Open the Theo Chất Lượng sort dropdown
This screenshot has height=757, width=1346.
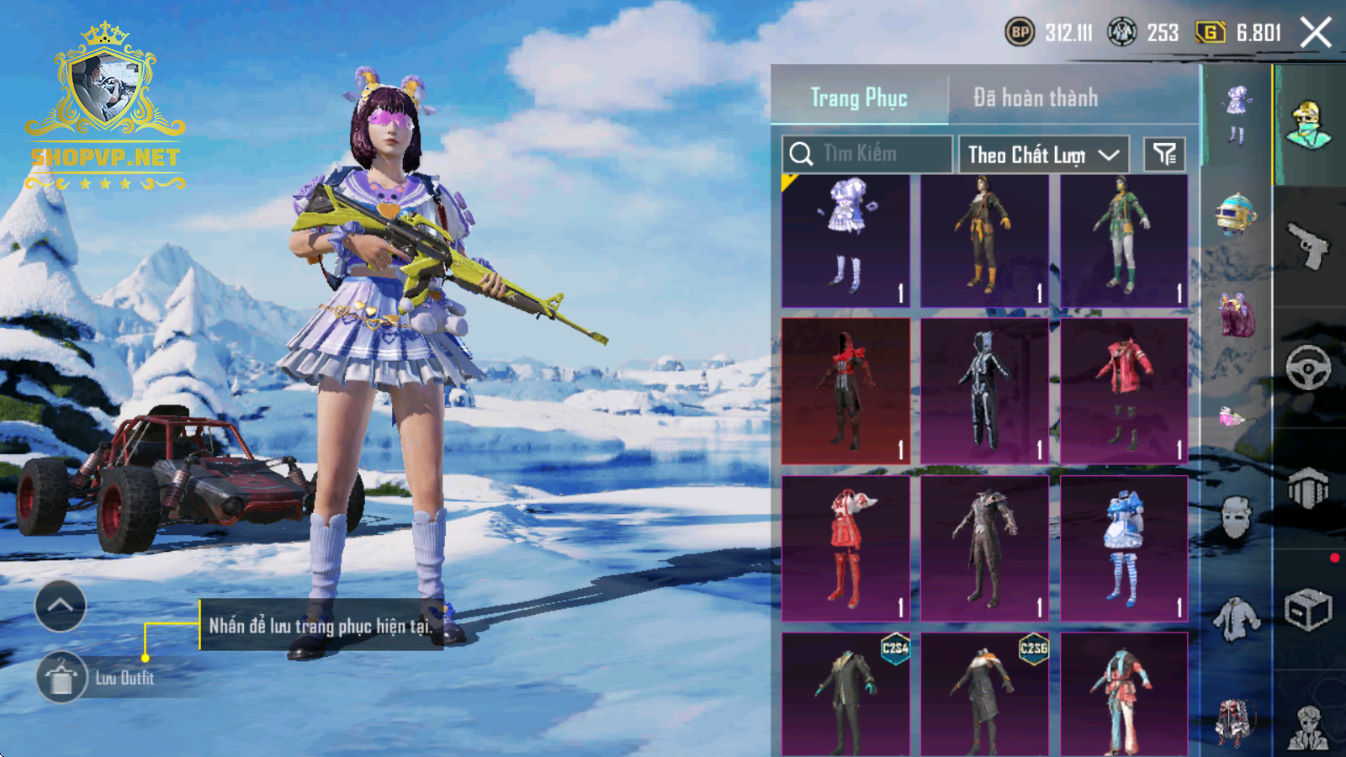(x=1043, y=155)
